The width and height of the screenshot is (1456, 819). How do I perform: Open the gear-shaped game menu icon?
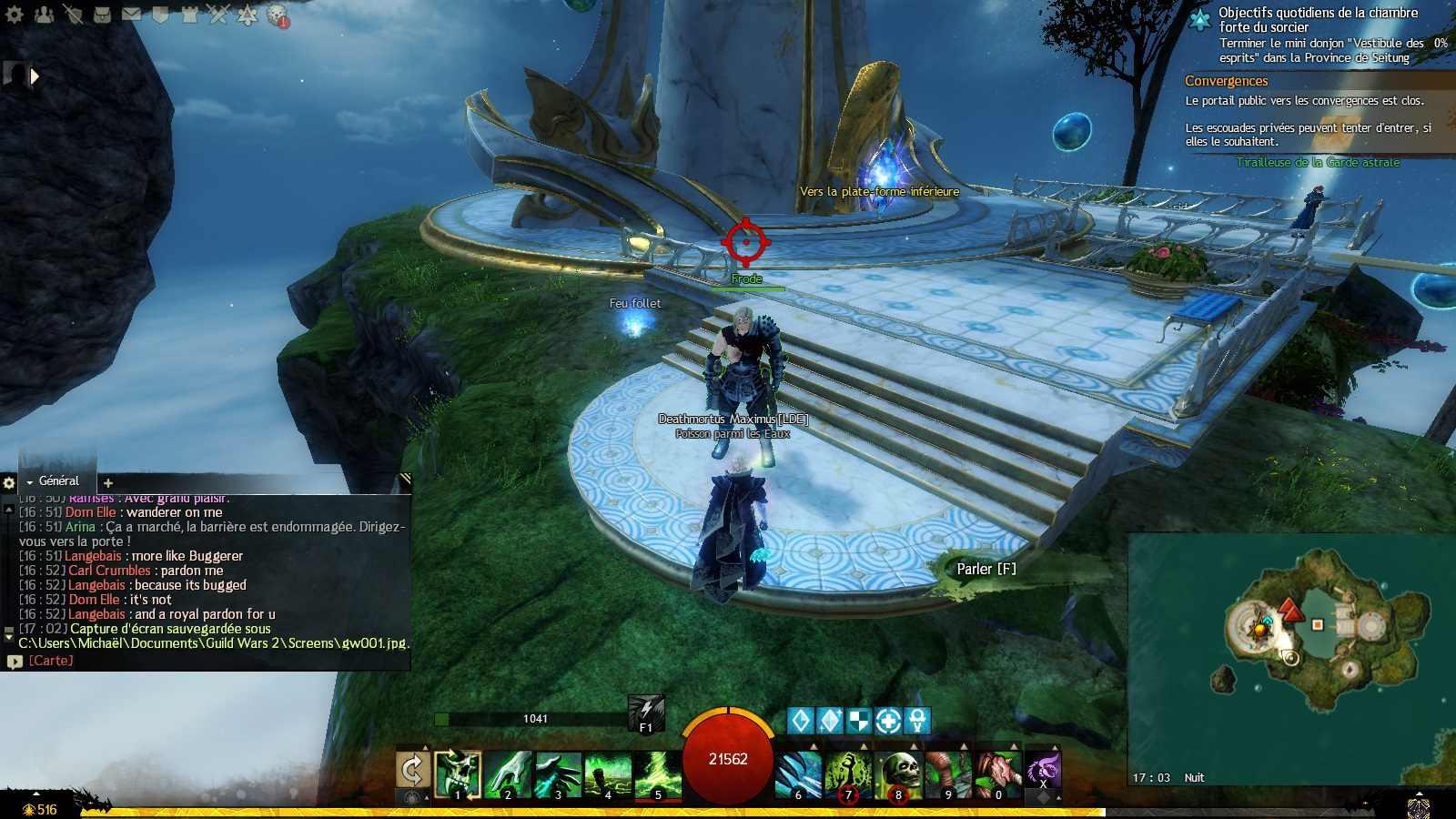(15, 14)
